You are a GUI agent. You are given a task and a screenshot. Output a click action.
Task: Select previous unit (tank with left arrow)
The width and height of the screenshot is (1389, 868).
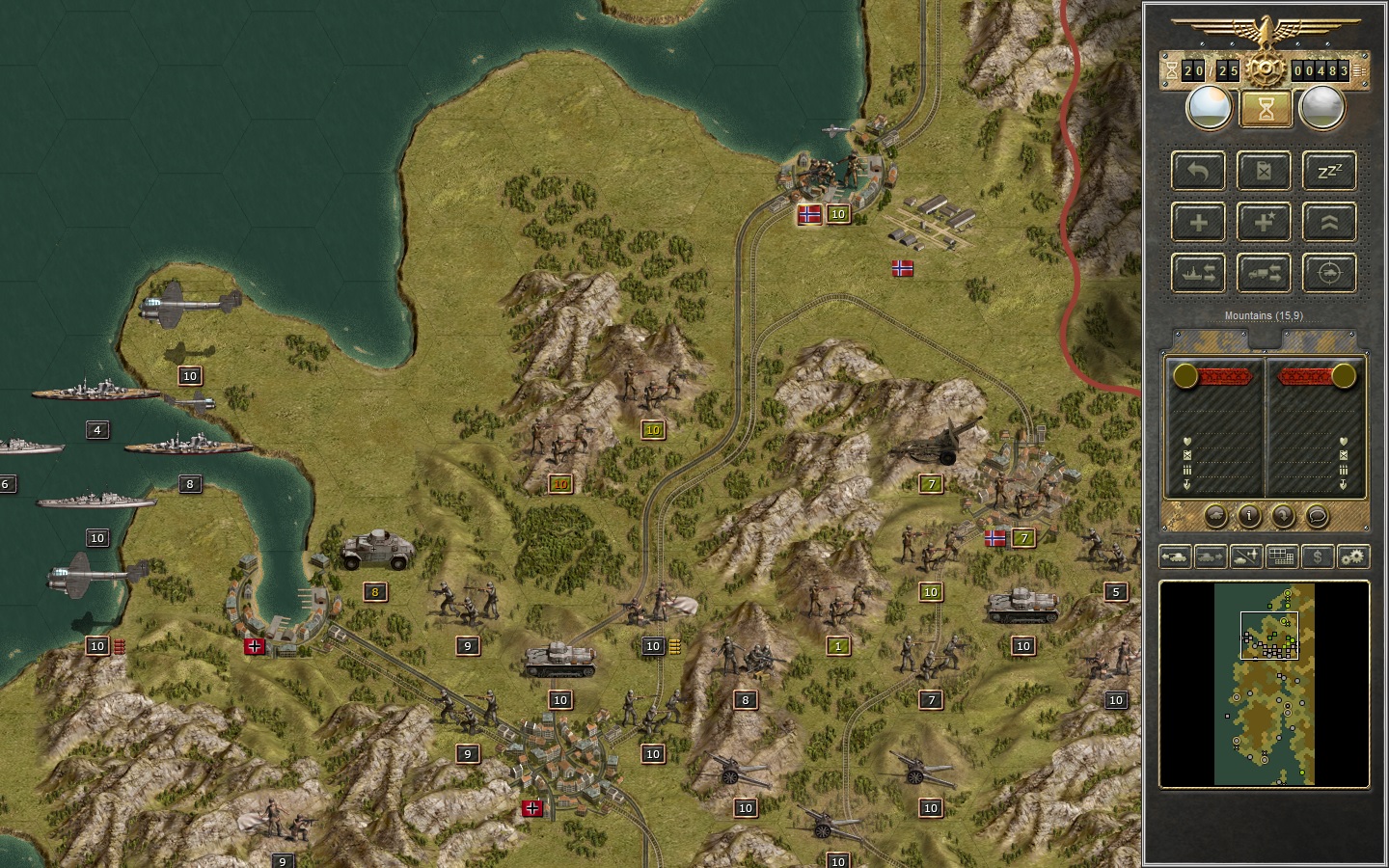point(1175,556)
